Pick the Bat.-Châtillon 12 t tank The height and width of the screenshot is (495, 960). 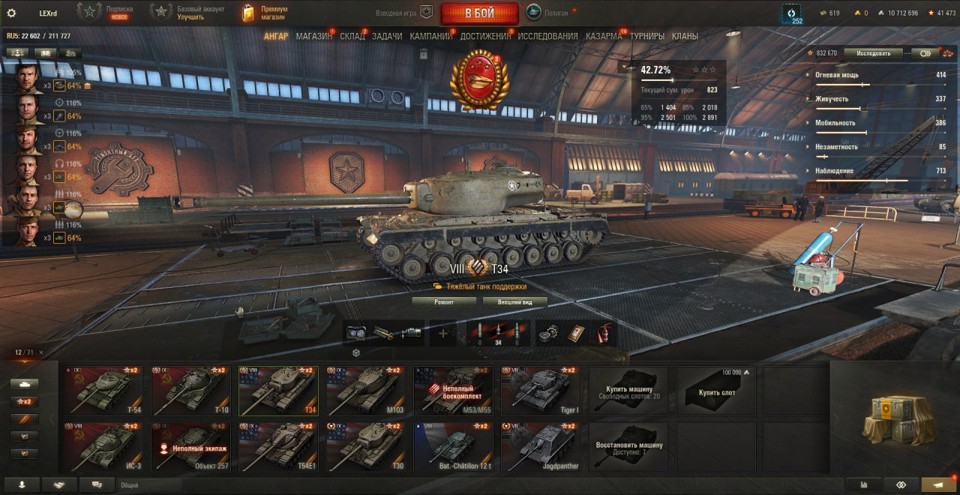(453, 447)
